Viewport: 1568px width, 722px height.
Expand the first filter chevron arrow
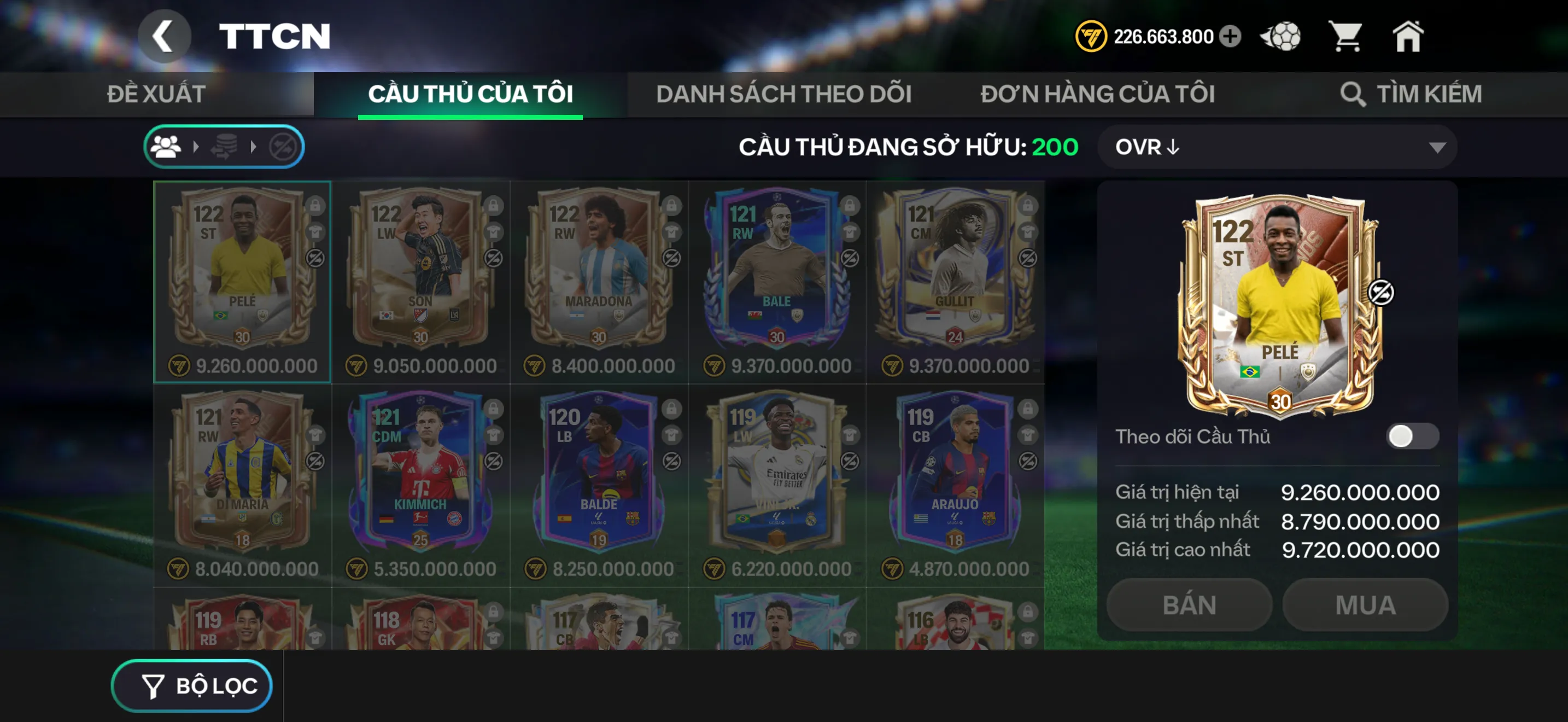197,146
